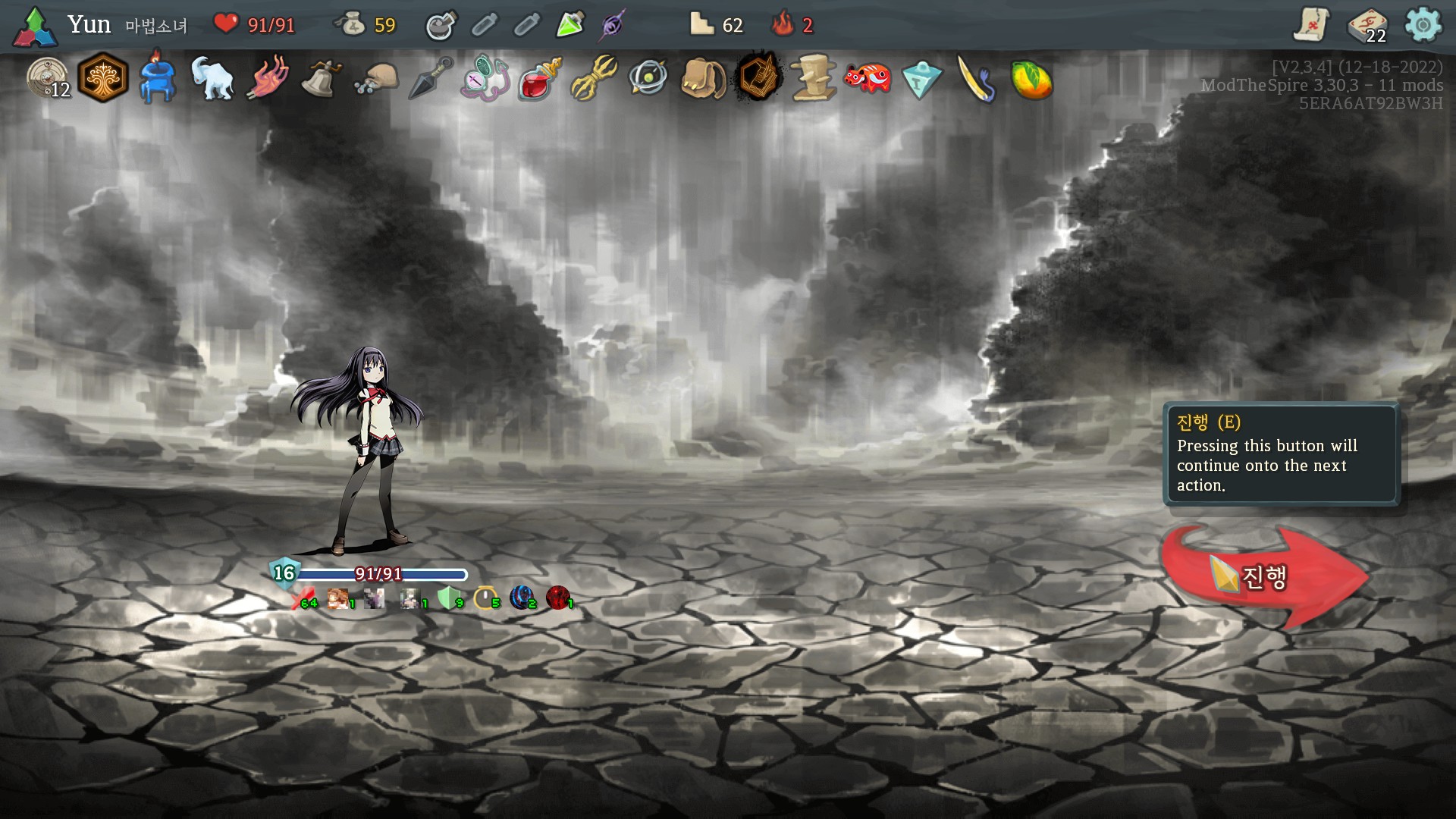Open the map scroll
Viewport: 1456px width, 819px height.
[1311, 25]
